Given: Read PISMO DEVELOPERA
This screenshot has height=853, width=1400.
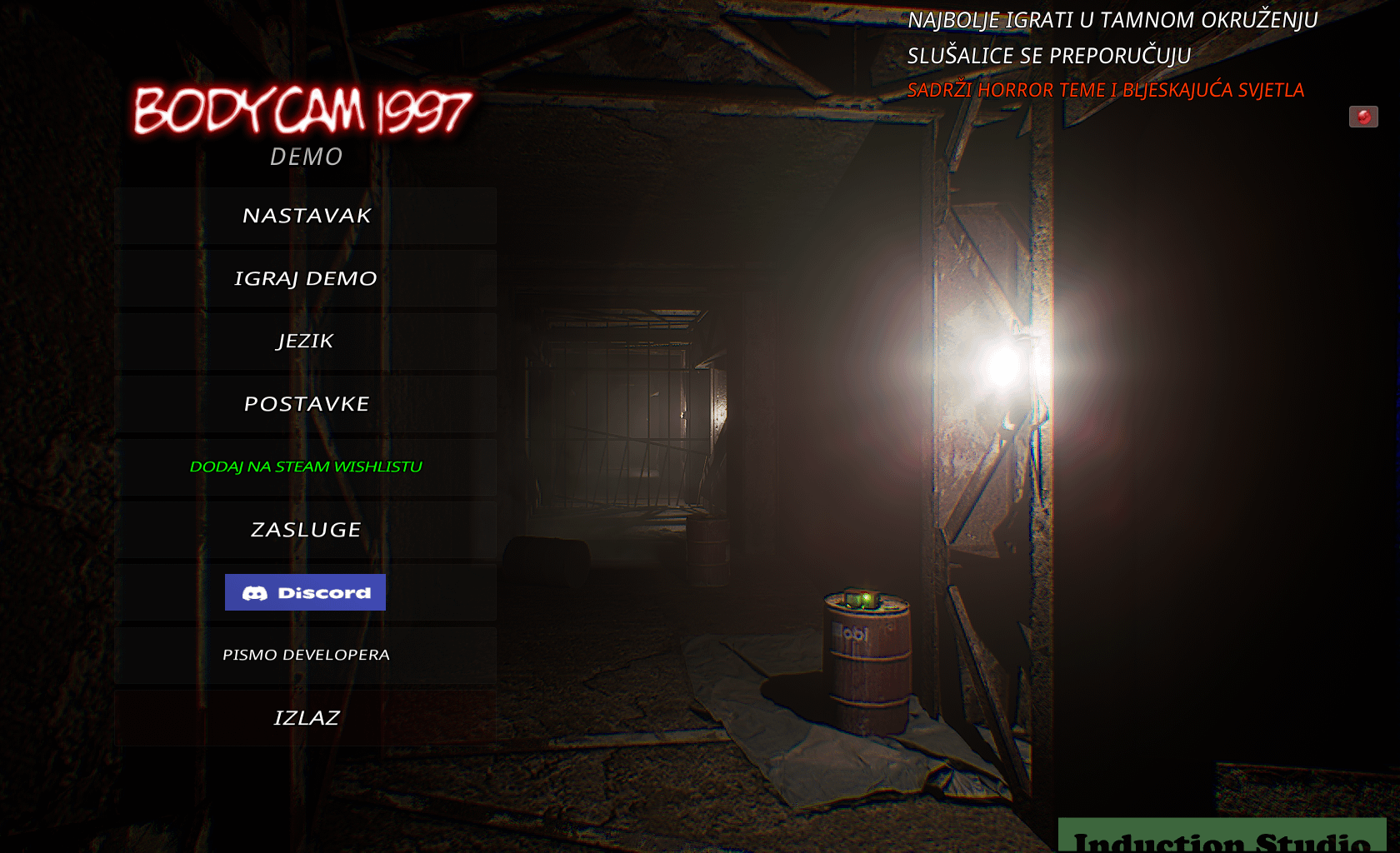Looking at the screenshot, I should coord(306,655).
